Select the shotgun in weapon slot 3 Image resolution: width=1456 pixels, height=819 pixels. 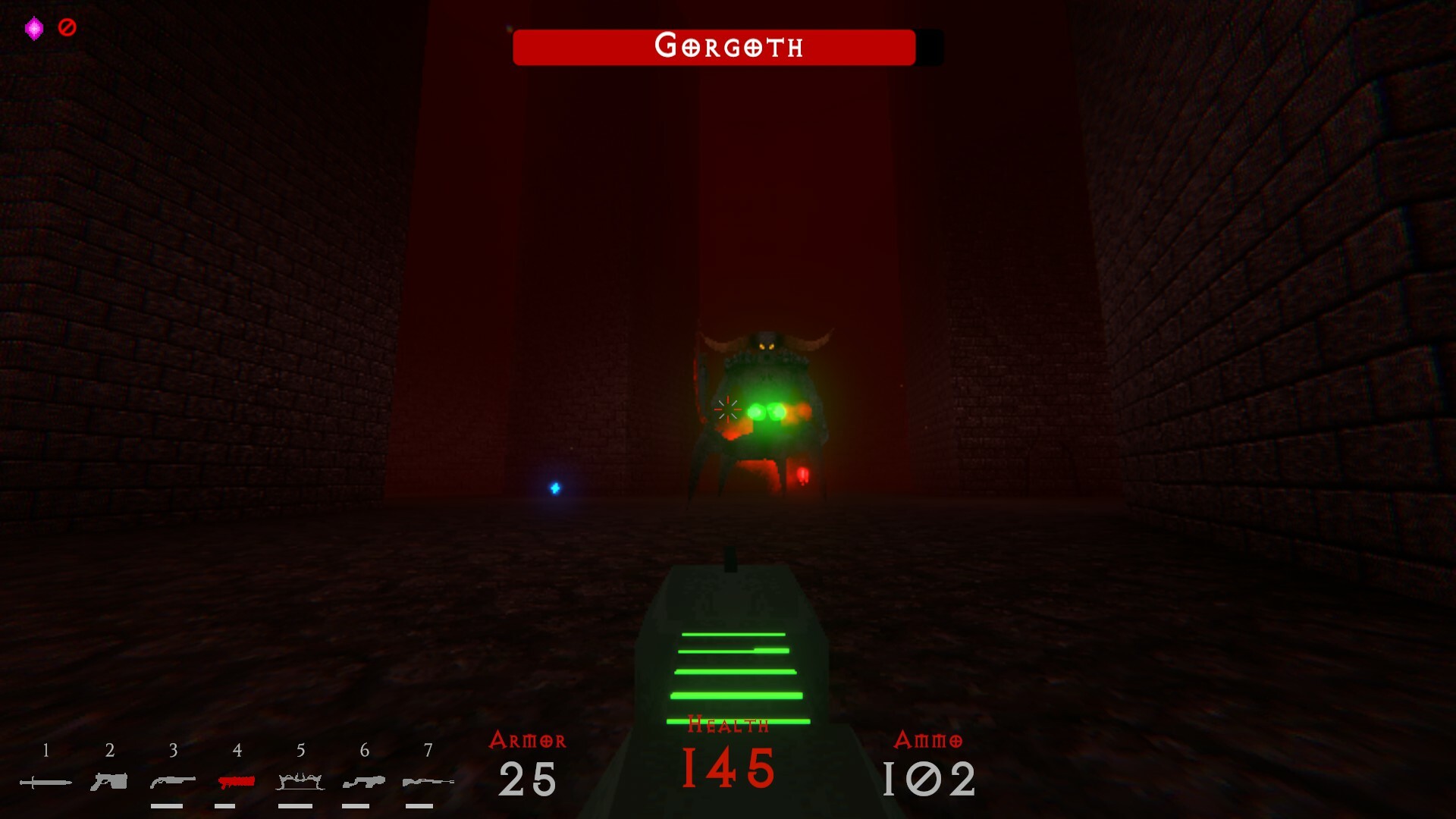click(173, 780)
